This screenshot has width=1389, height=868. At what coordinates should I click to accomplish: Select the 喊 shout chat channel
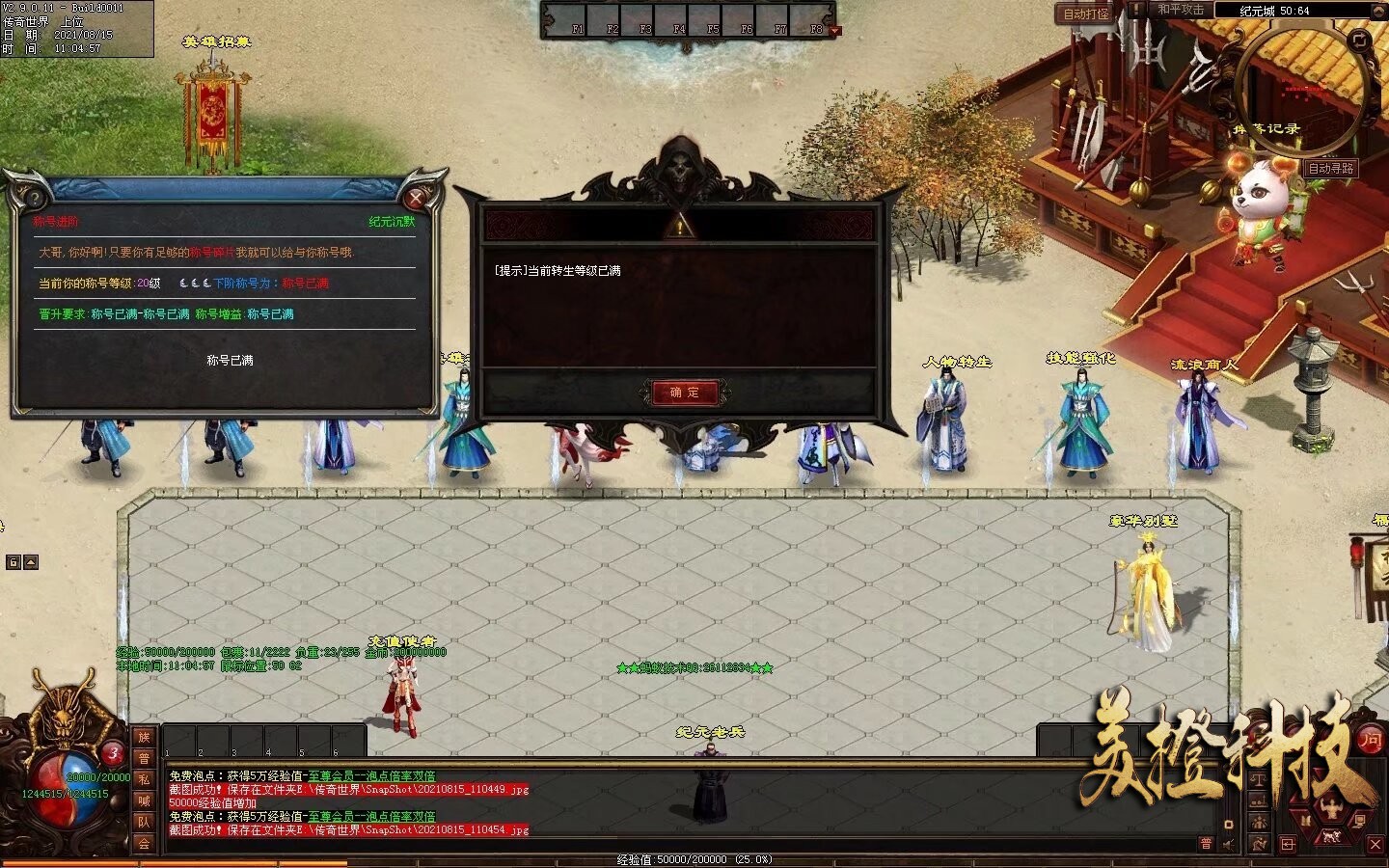[x=144, y=801]
